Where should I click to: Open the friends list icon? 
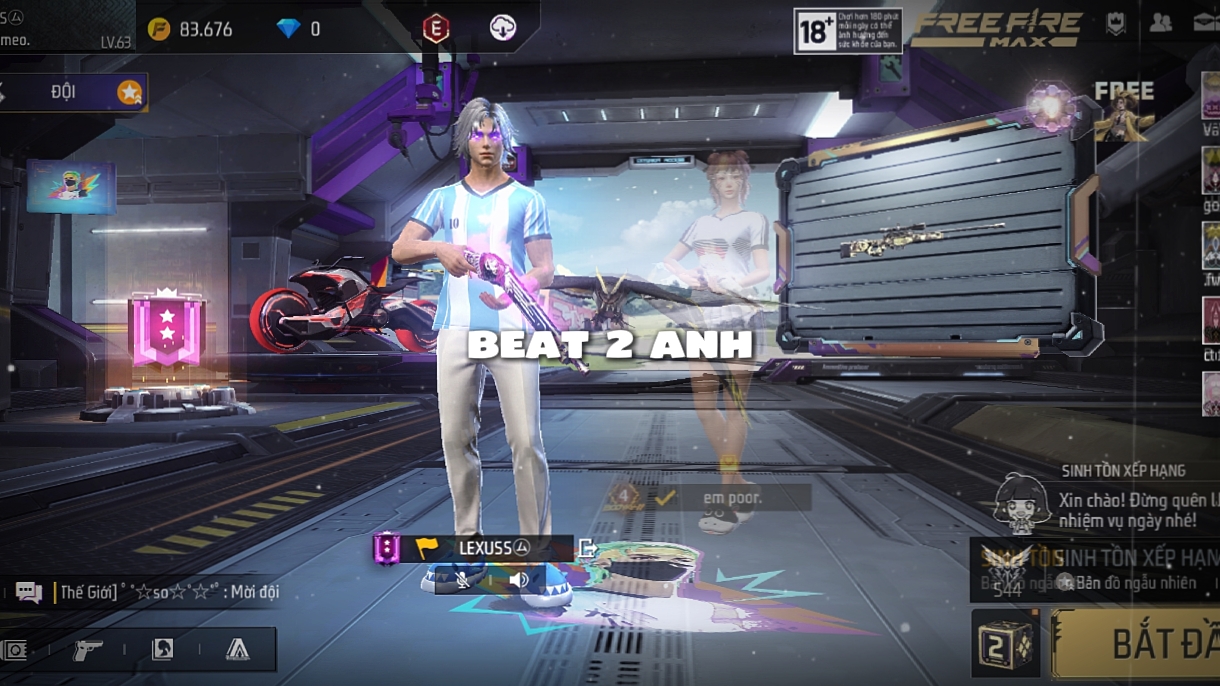1160,24
